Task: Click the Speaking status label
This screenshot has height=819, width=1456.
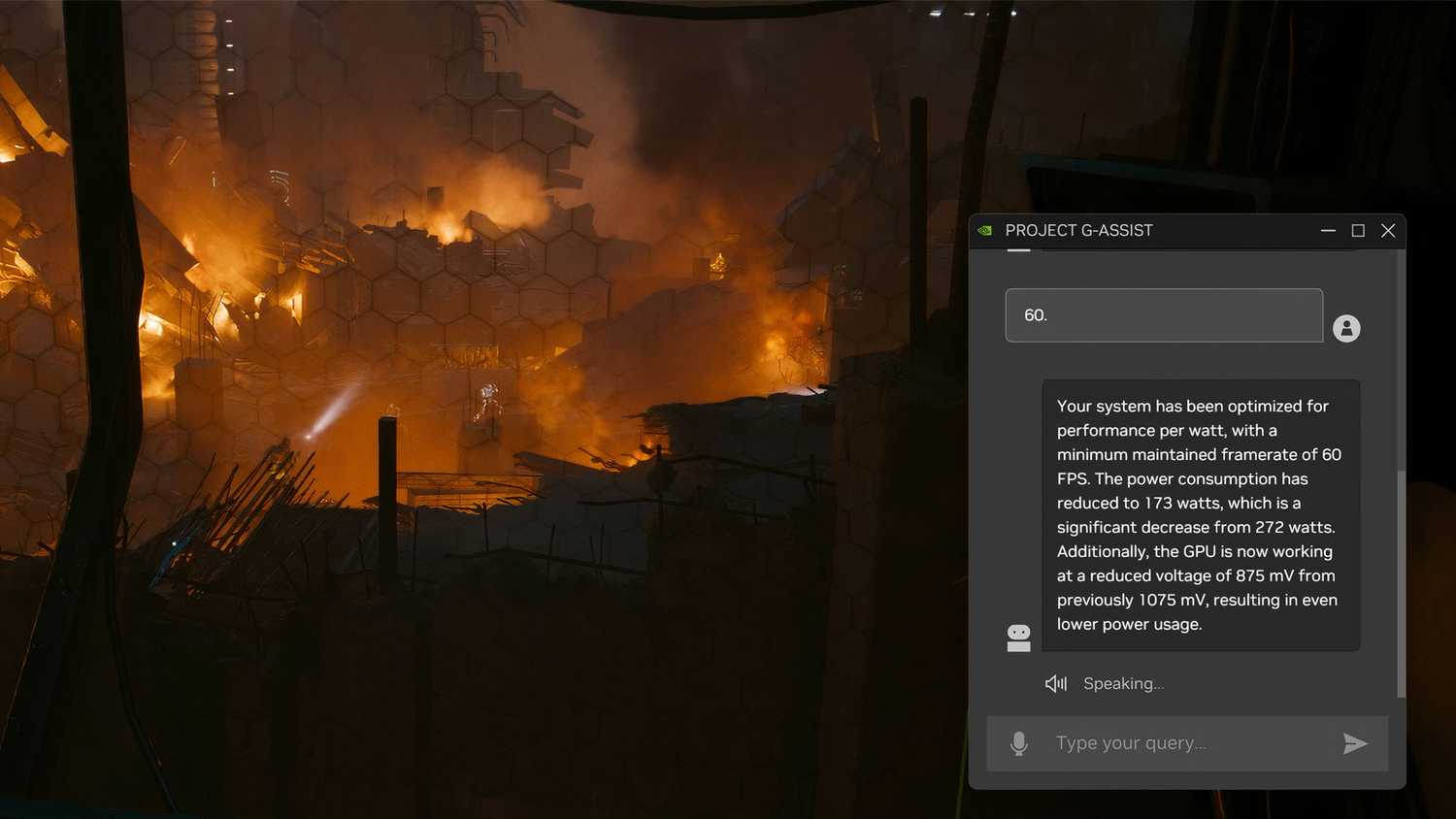Action: [x=1123, y=683]
